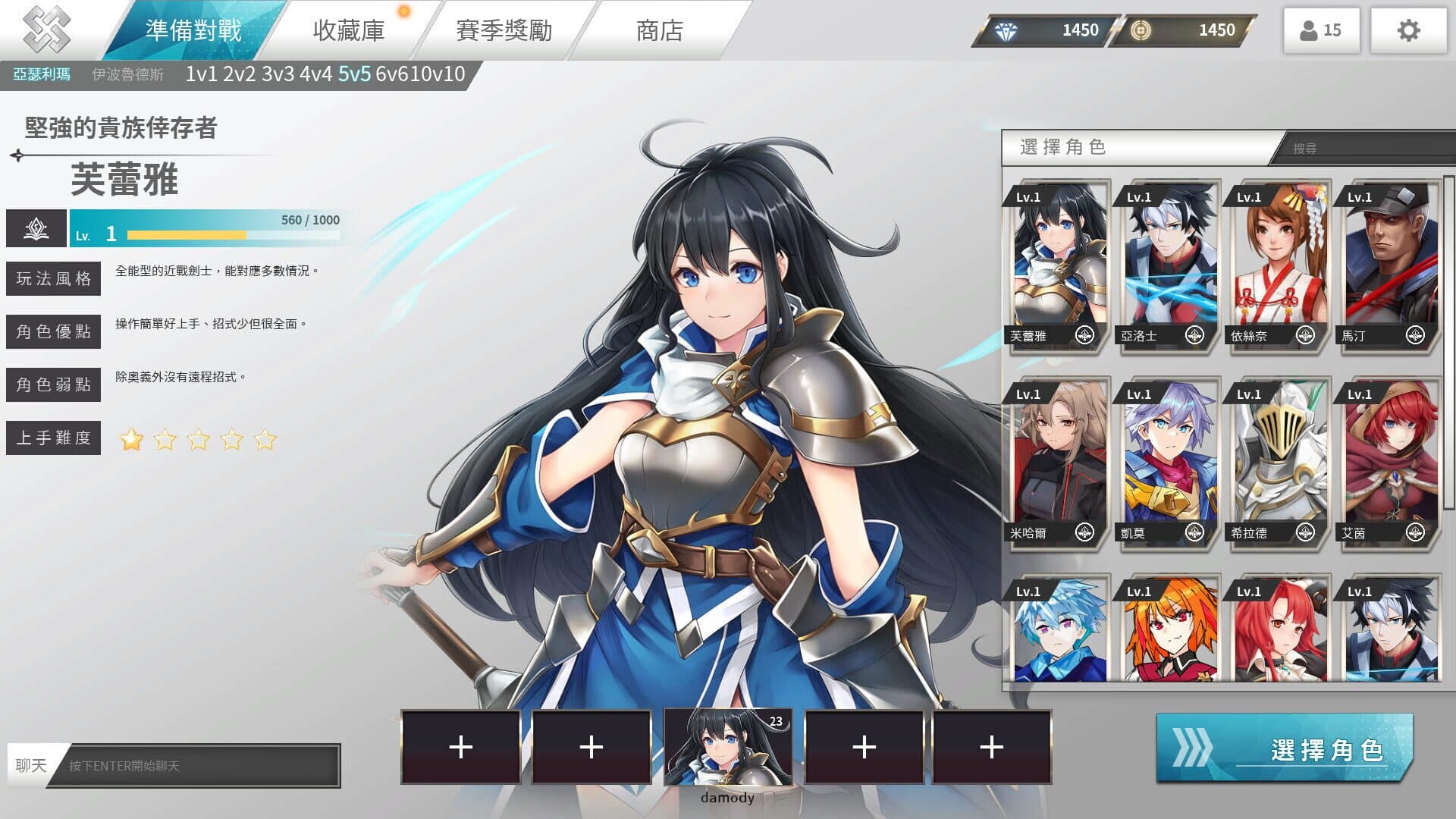This screenshot has width=1456, height=819.
Task: Select the 亞瑟利瑪 map option
Action: click(42, 74)
